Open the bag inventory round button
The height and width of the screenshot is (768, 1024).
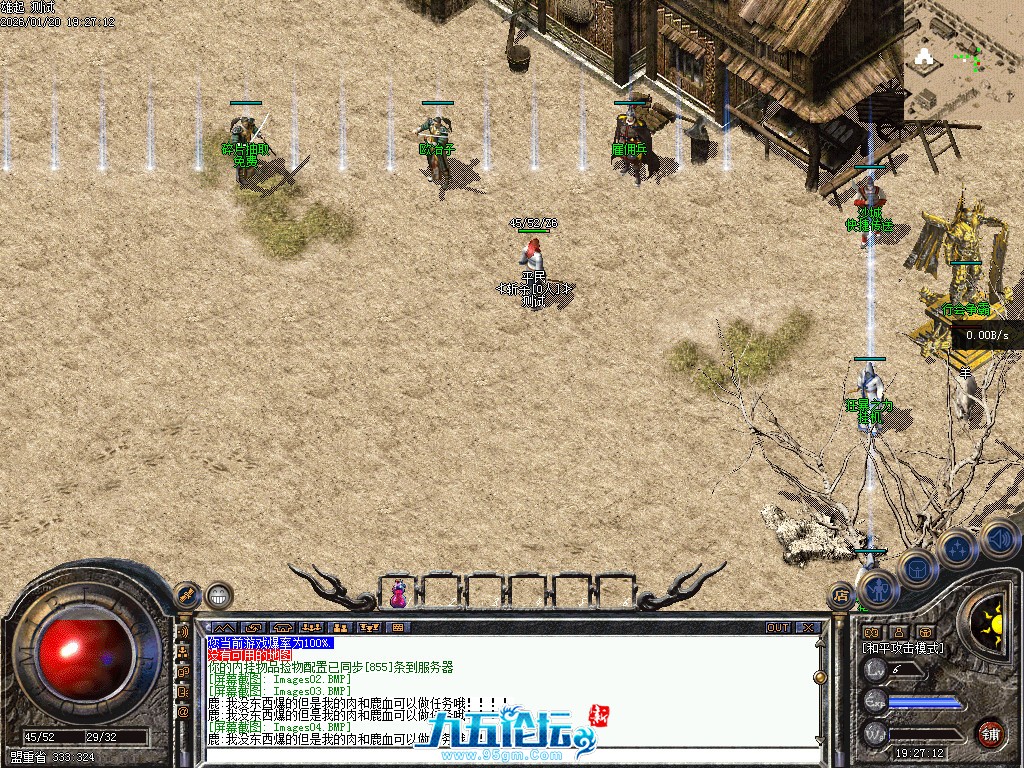click(918, 570)
